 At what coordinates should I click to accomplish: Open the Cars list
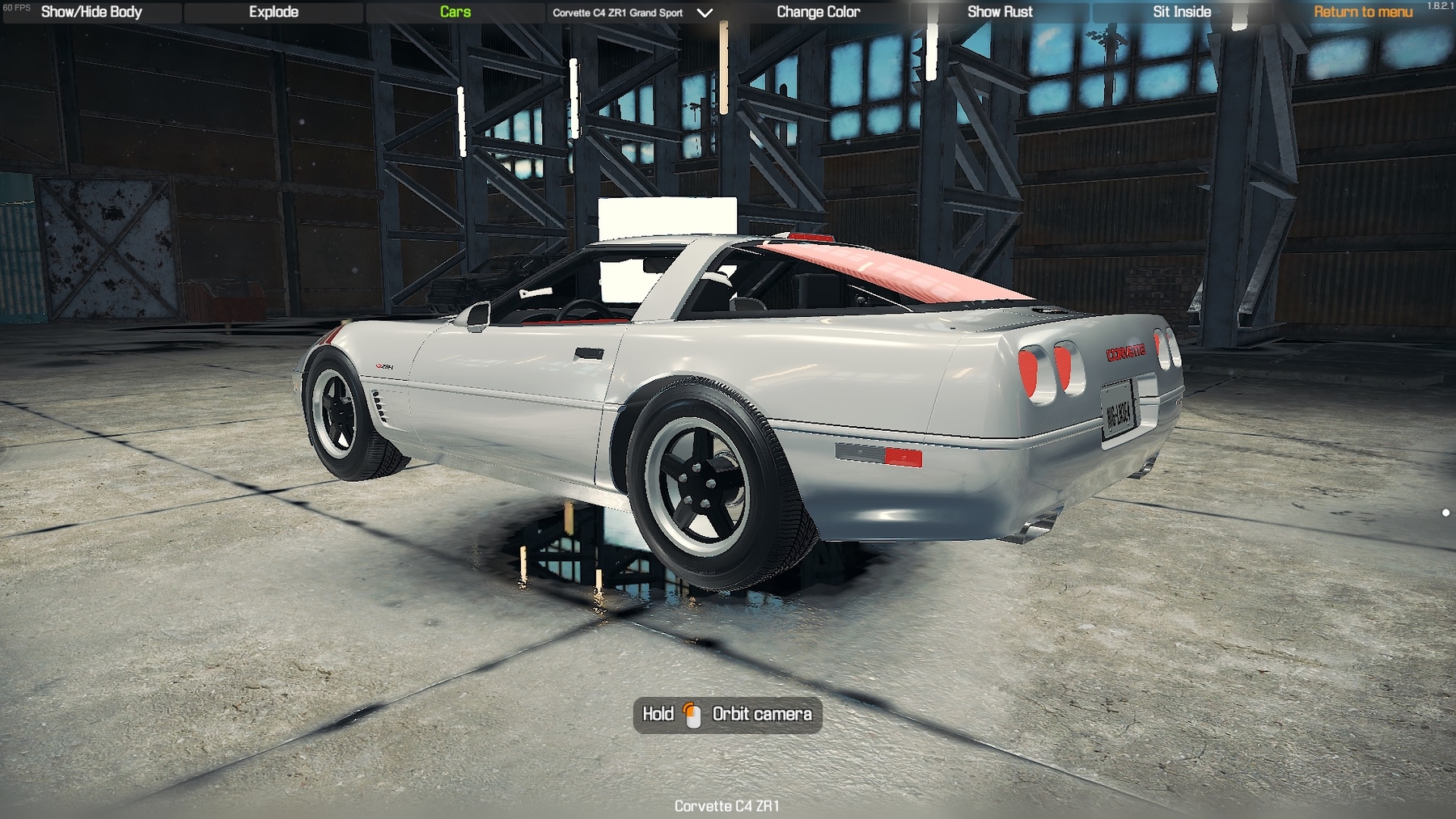(455, 12)
